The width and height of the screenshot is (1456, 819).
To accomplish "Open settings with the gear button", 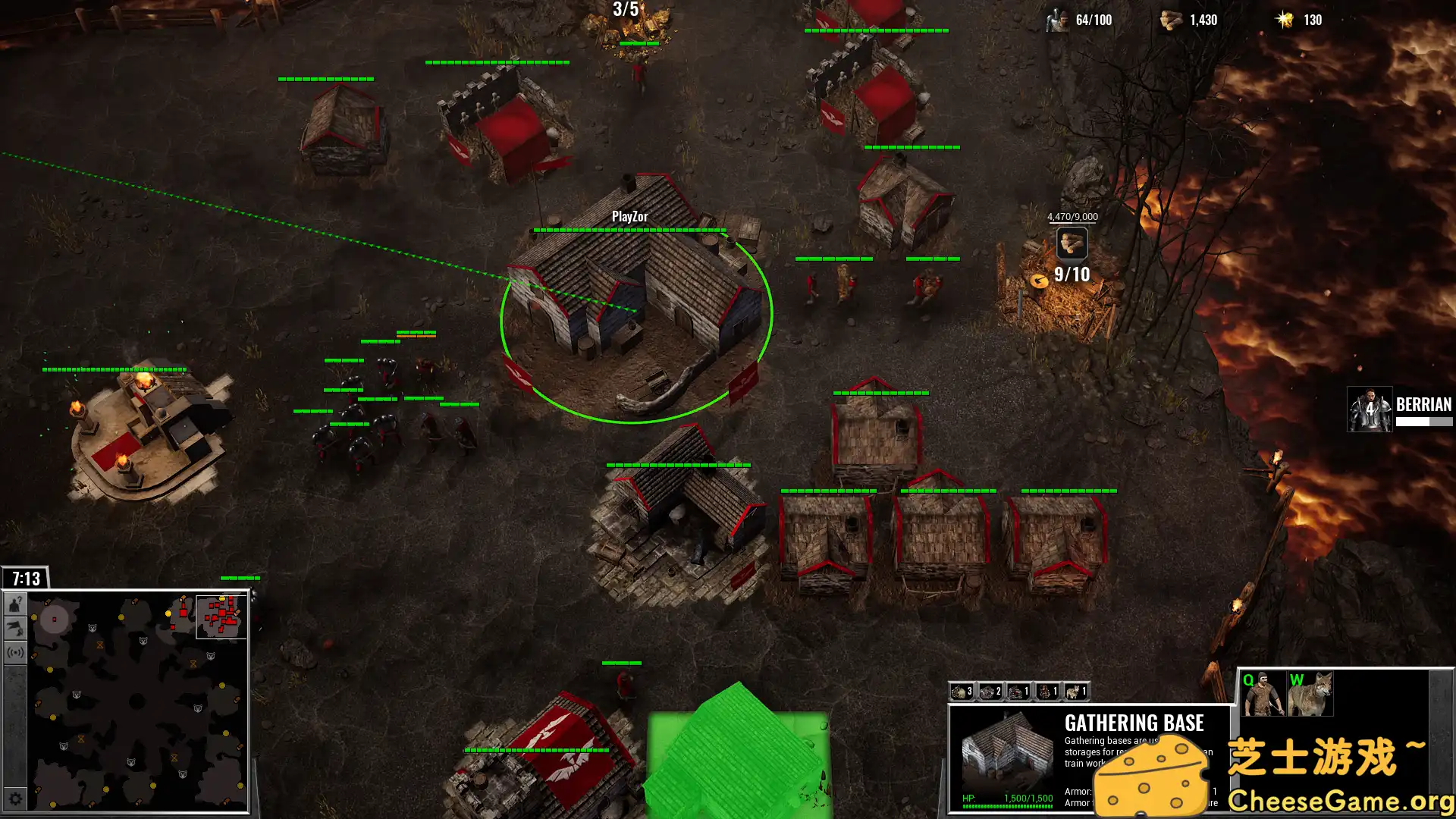I will coord(15,799).
